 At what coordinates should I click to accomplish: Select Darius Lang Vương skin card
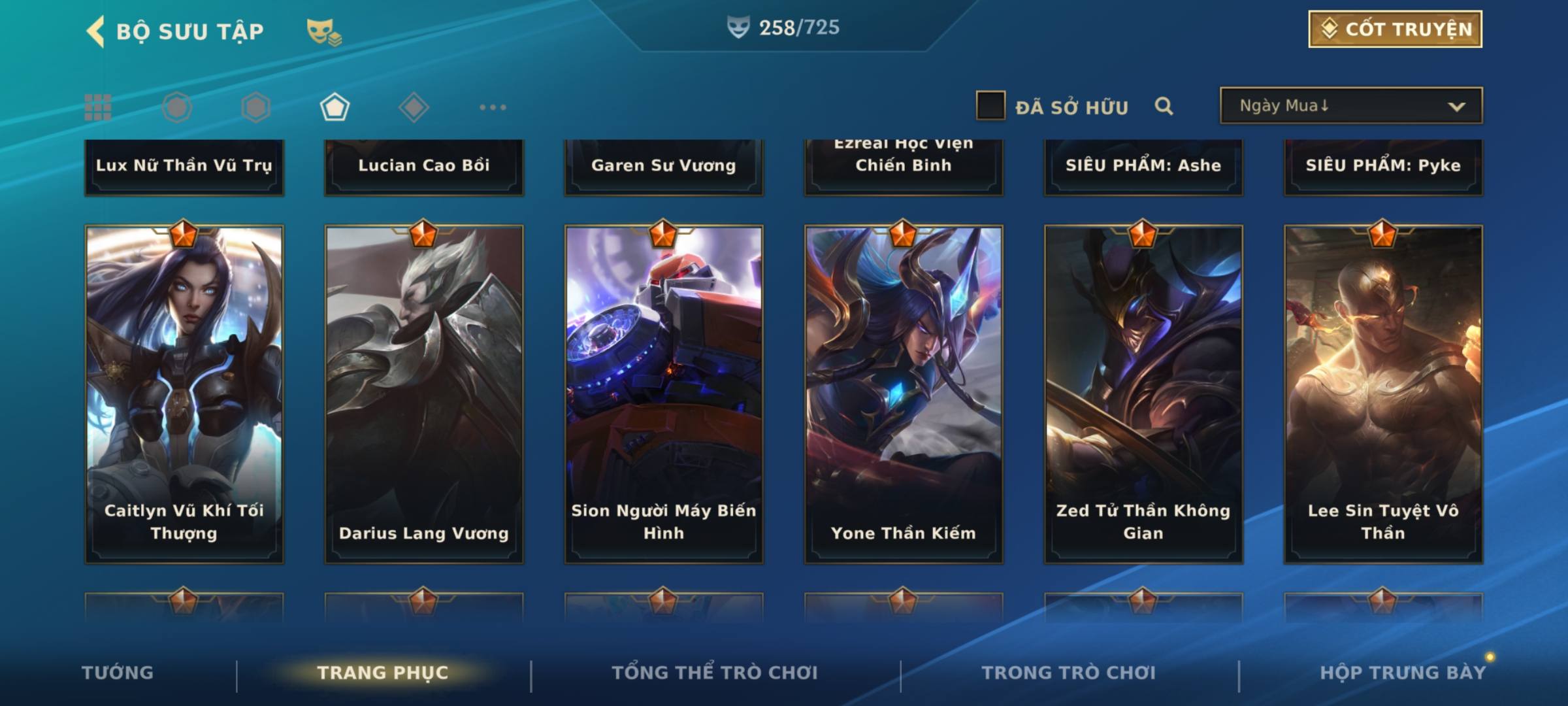(424, 394)
